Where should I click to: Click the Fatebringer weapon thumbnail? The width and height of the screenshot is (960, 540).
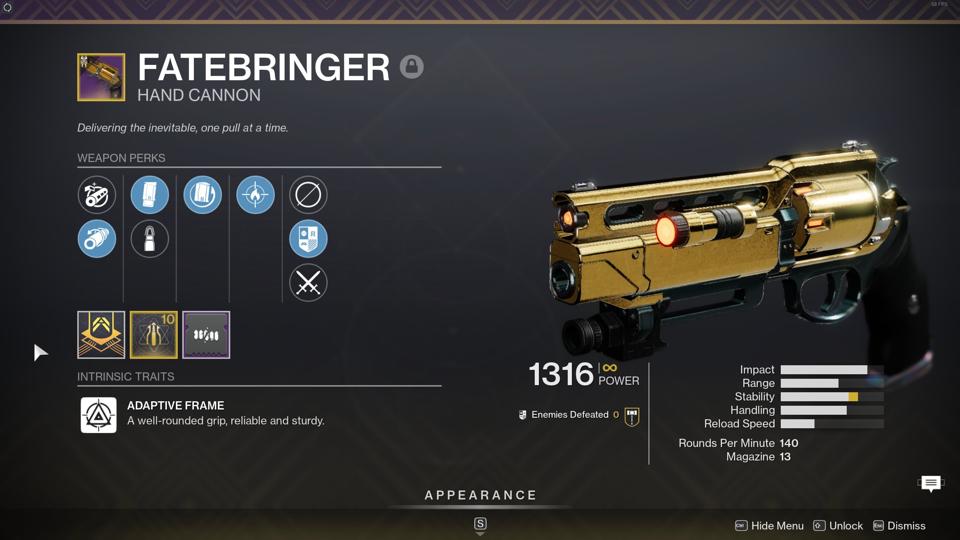click(x=101, y=78)
